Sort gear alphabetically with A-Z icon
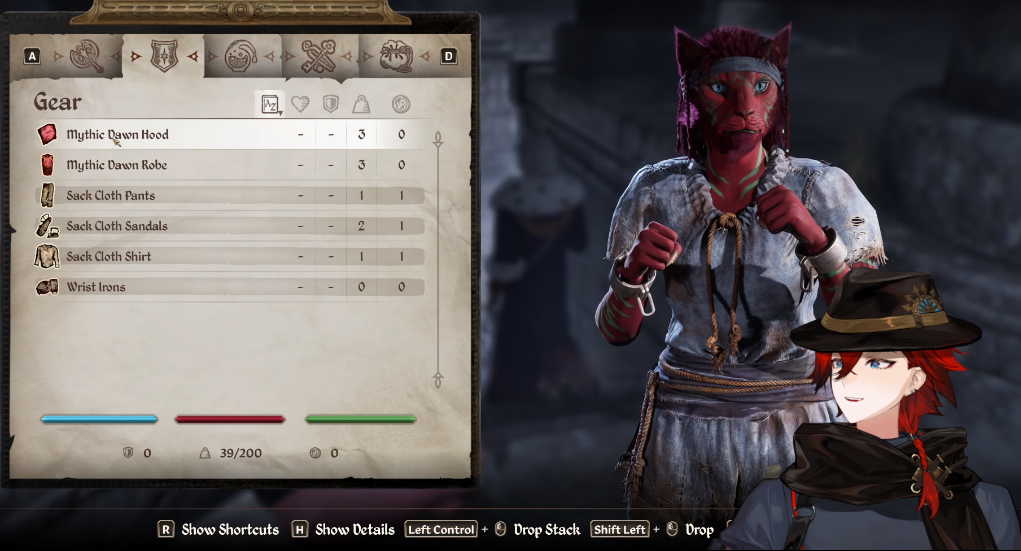The image size is (1021, 551). [268, 104]
